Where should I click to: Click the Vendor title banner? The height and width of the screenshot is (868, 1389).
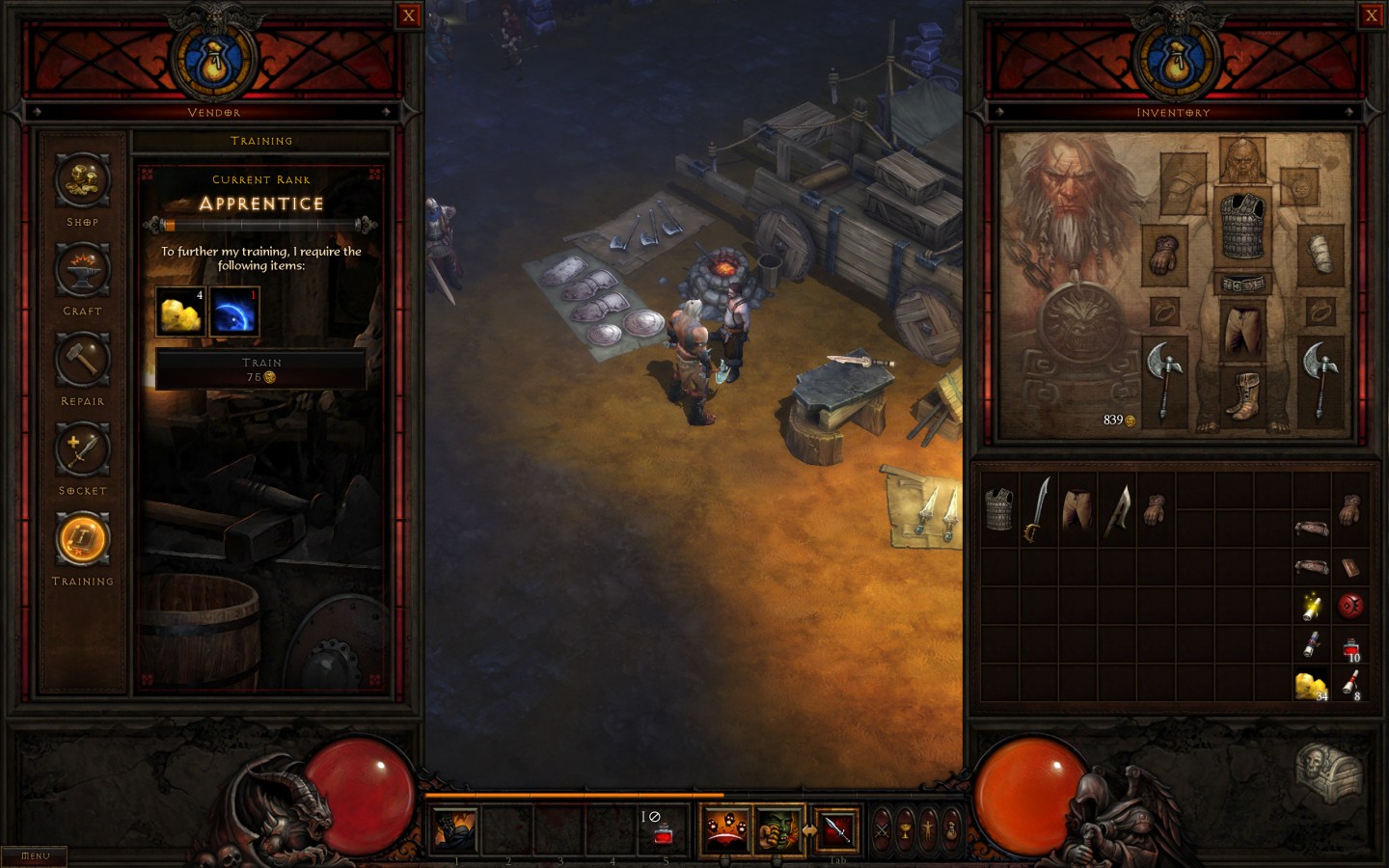tap(214, 112)
